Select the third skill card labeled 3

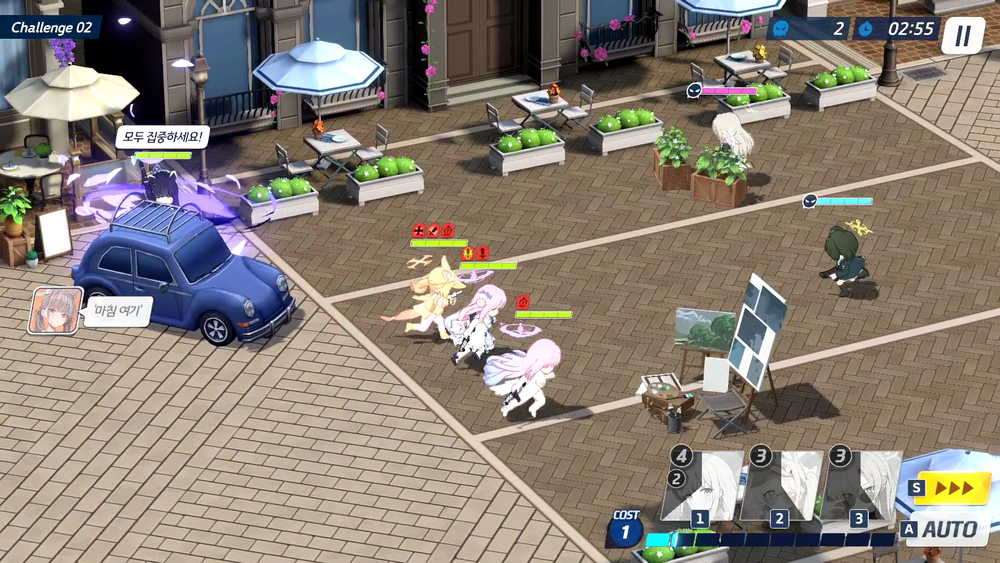click(860, 487)
